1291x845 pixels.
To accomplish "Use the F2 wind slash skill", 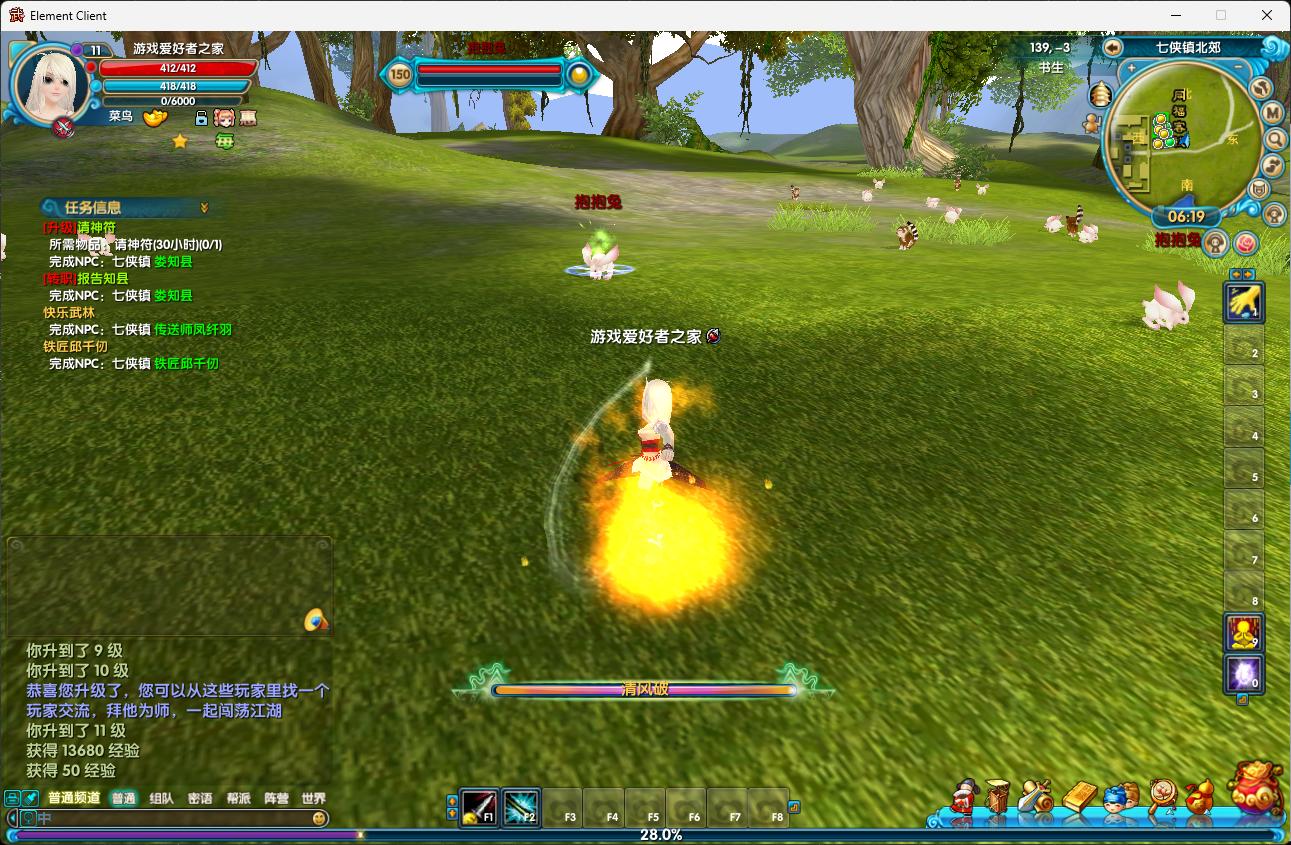I will 521,806.
